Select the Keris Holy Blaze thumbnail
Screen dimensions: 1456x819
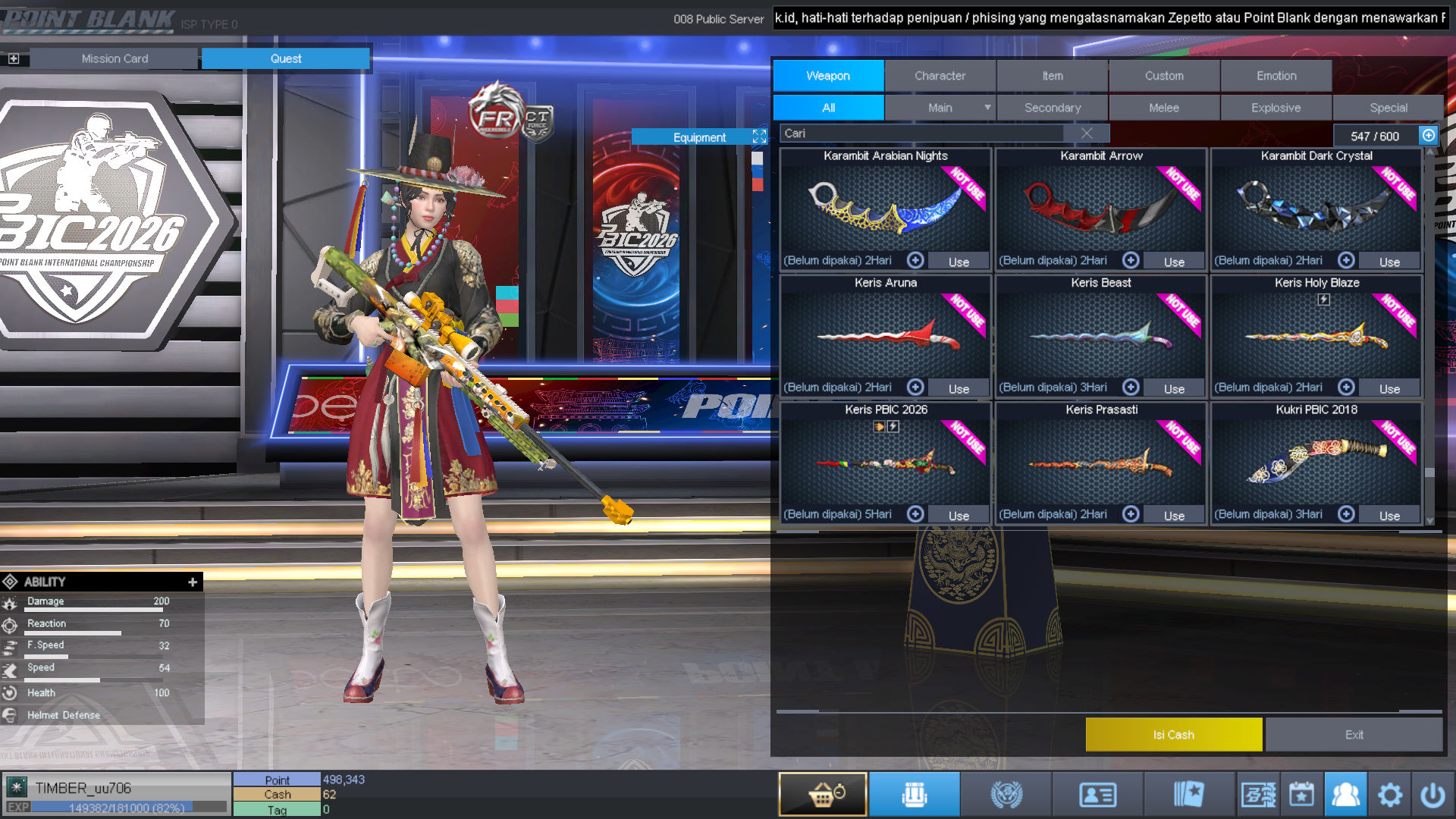[x=1316, y=335]
